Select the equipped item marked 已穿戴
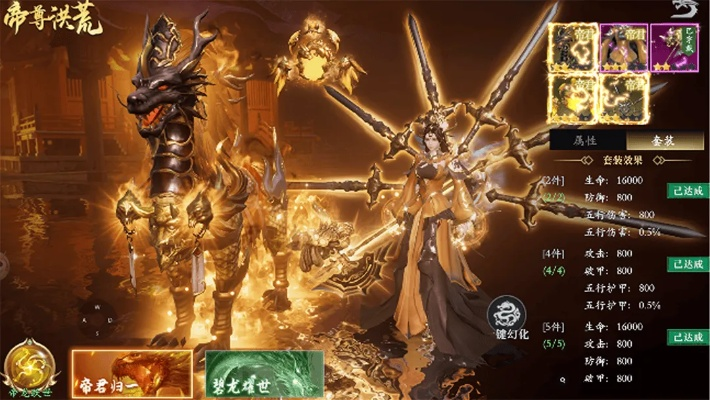The height and width of the screenshot is (400, 710). [x=676, y=46]
